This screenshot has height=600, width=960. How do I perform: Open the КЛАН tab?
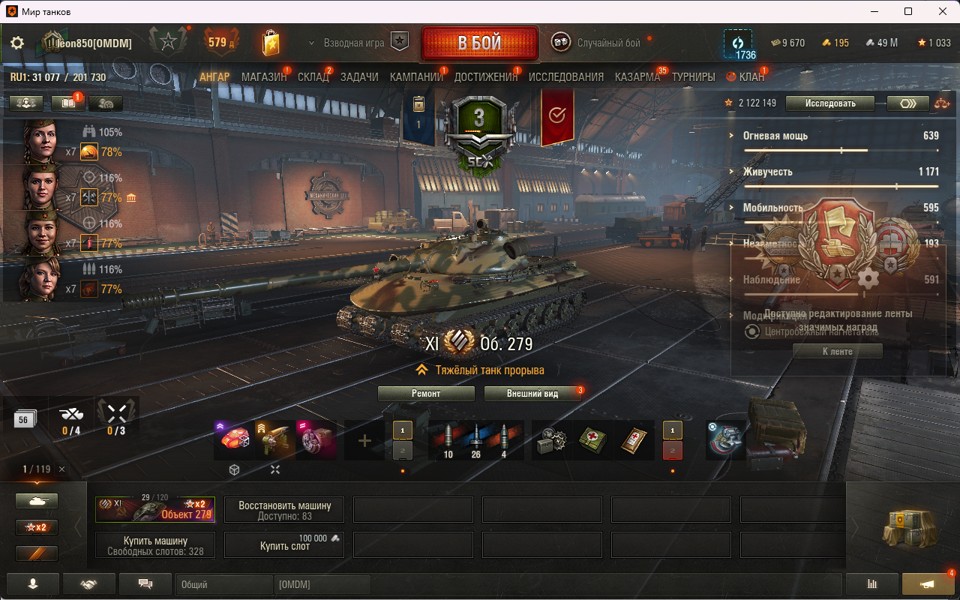point(751,77)
